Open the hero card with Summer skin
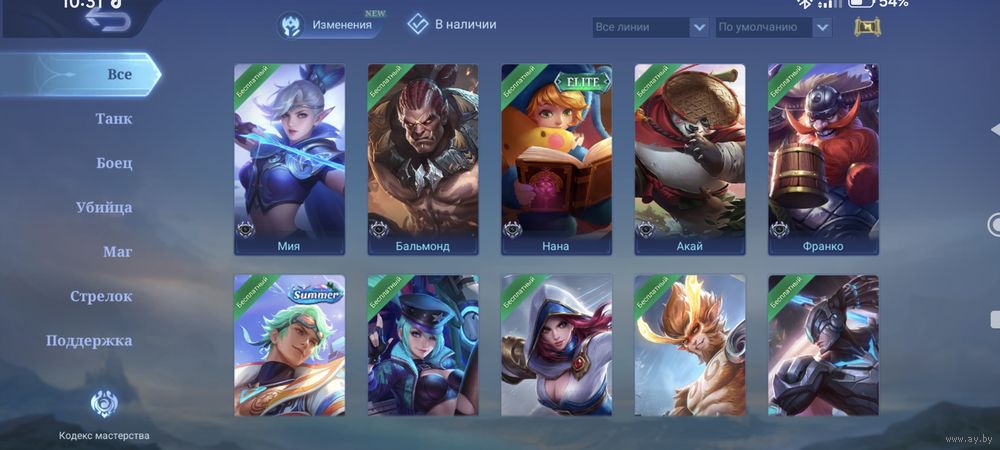Screen dimensions: 1000x450 tap(289, 345)
